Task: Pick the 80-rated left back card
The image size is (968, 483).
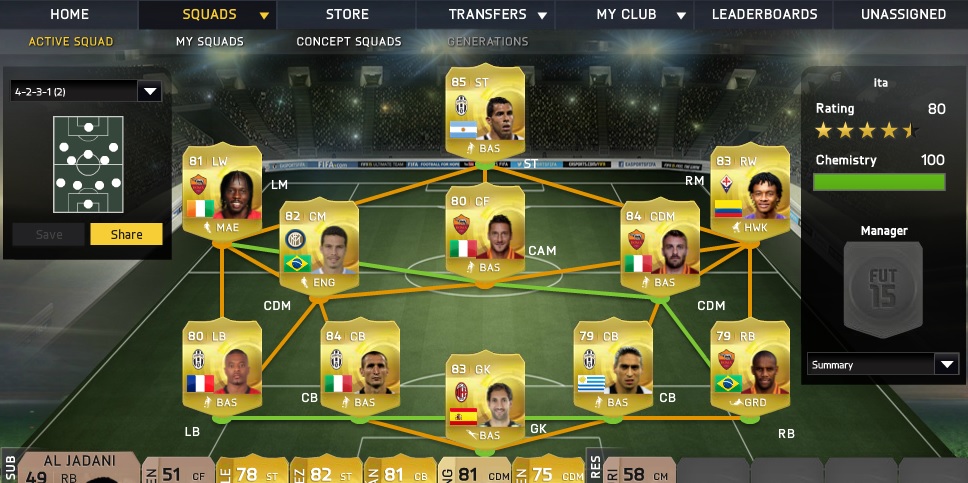Action: [x=222, y=365]
